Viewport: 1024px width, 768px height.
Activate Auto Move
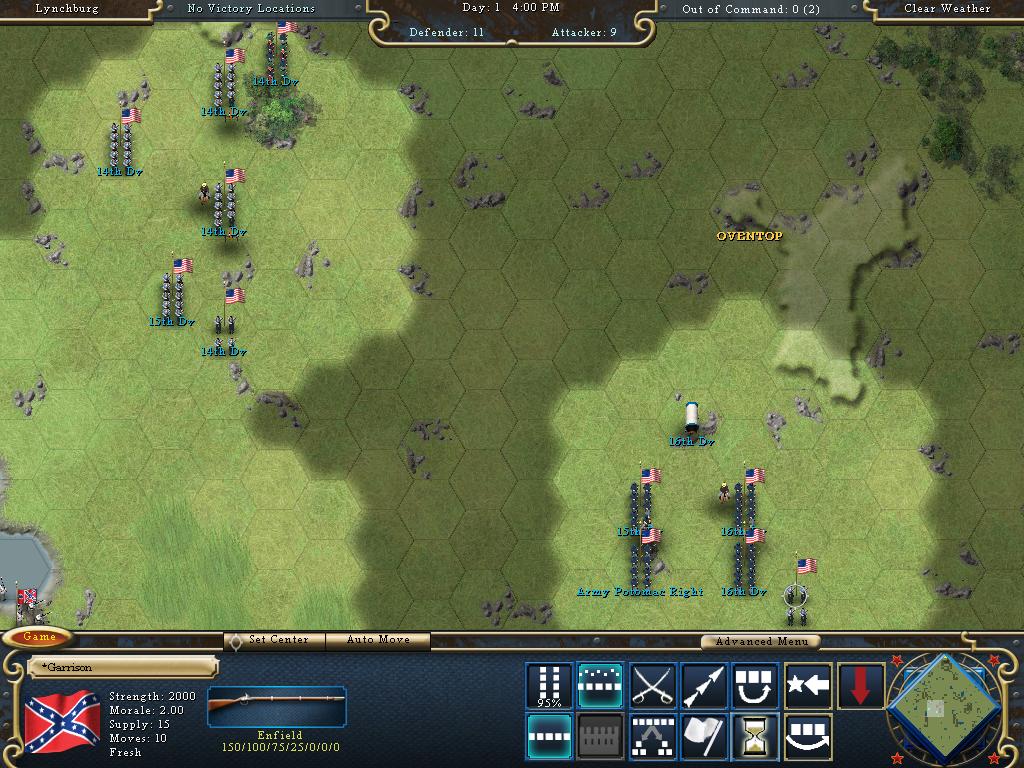point(379,640)
